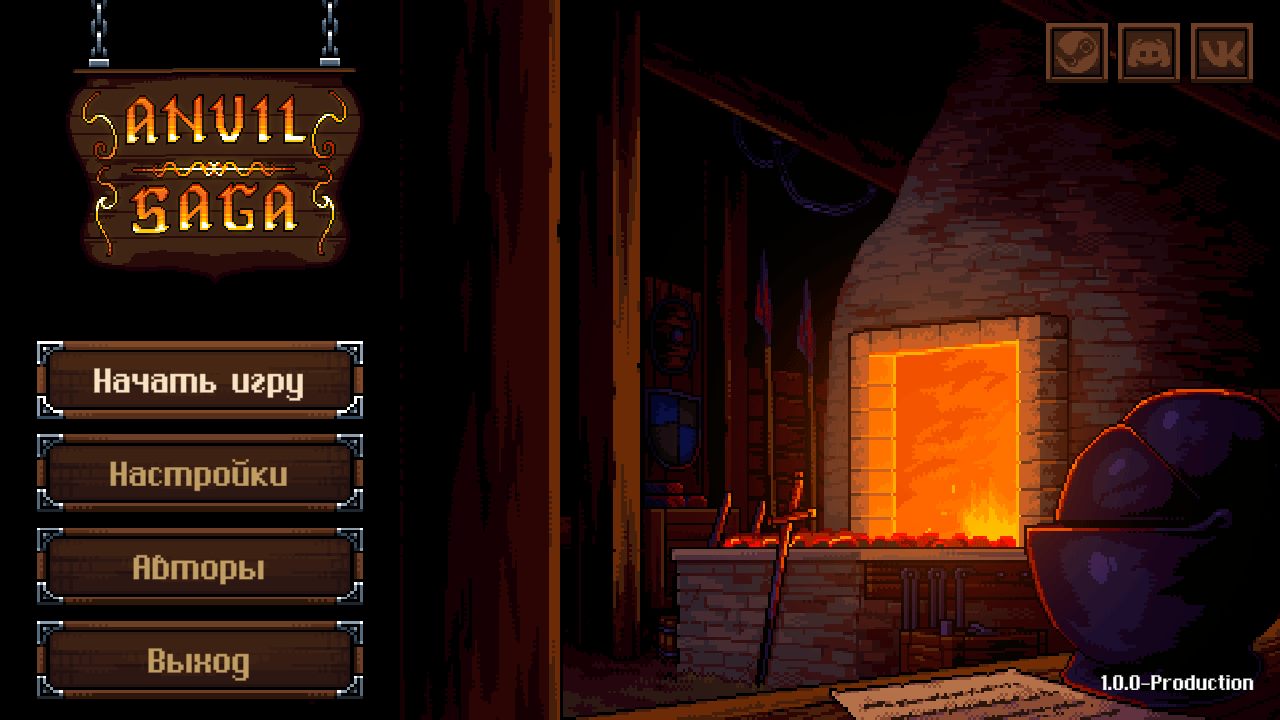
Task: Exit the game via Выход
Action: 199,661
